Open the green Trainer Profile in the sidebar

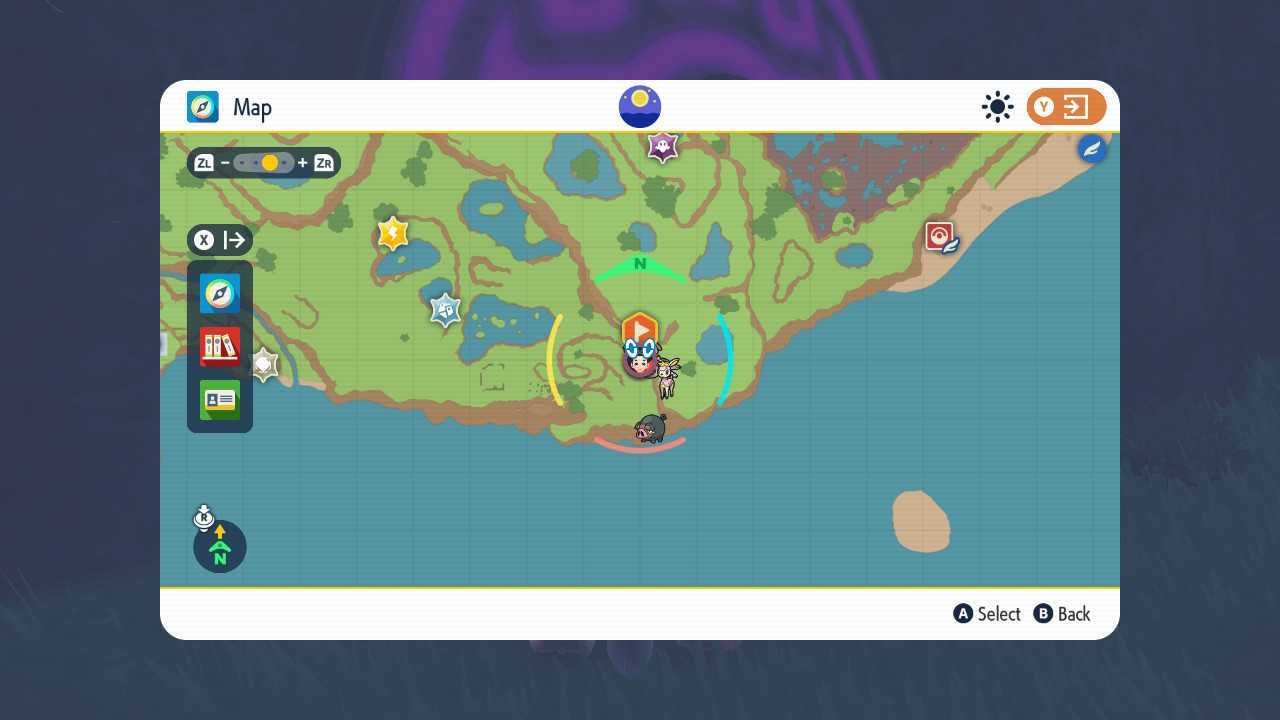coord(220,400)
